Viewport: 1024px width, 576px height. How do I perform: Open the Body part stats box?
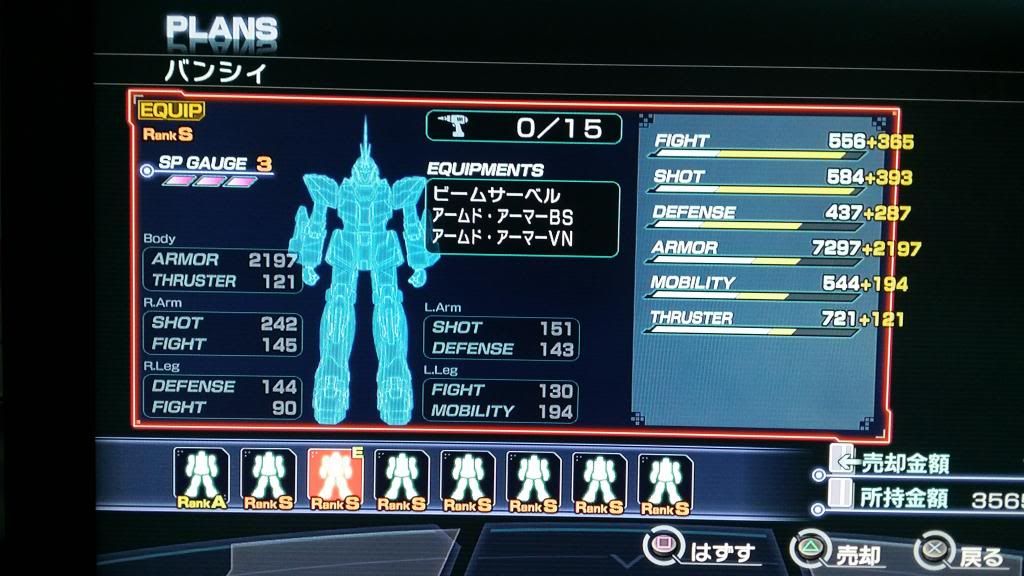(x=223, y=270)
